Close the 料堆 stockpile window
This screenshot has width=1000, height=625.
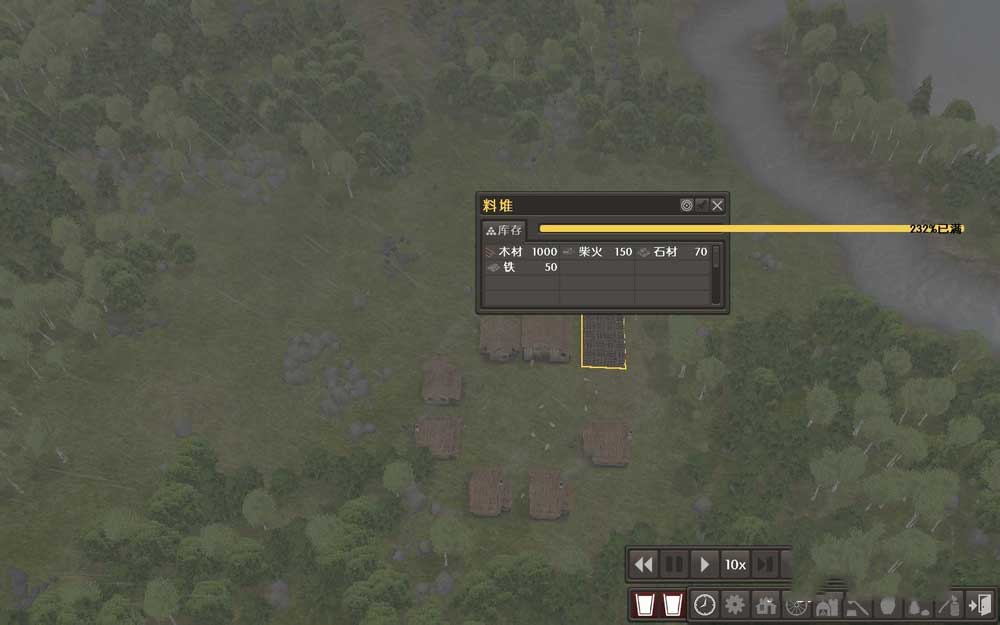pos(717,205)
